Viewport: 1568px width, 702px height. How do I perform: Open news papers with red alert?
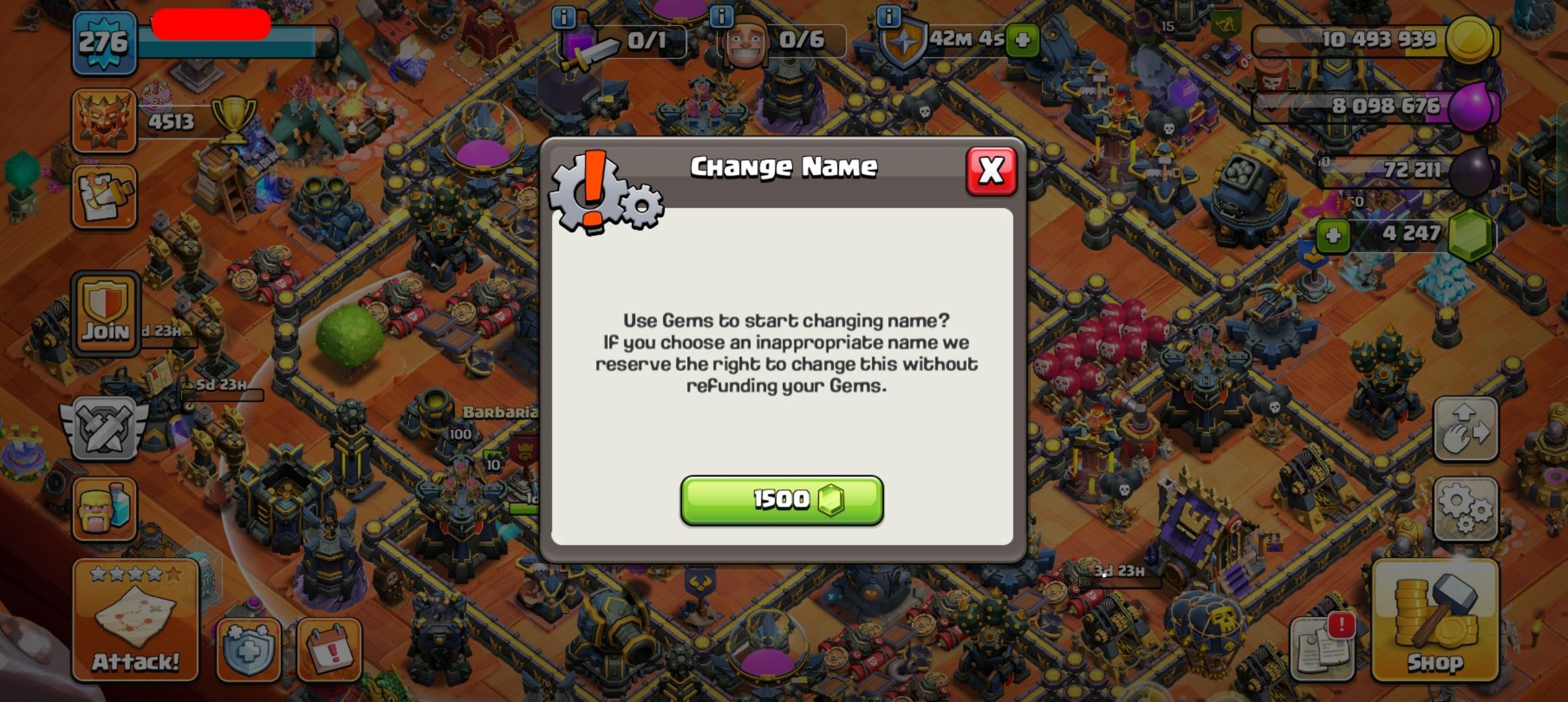point(1322,646)
